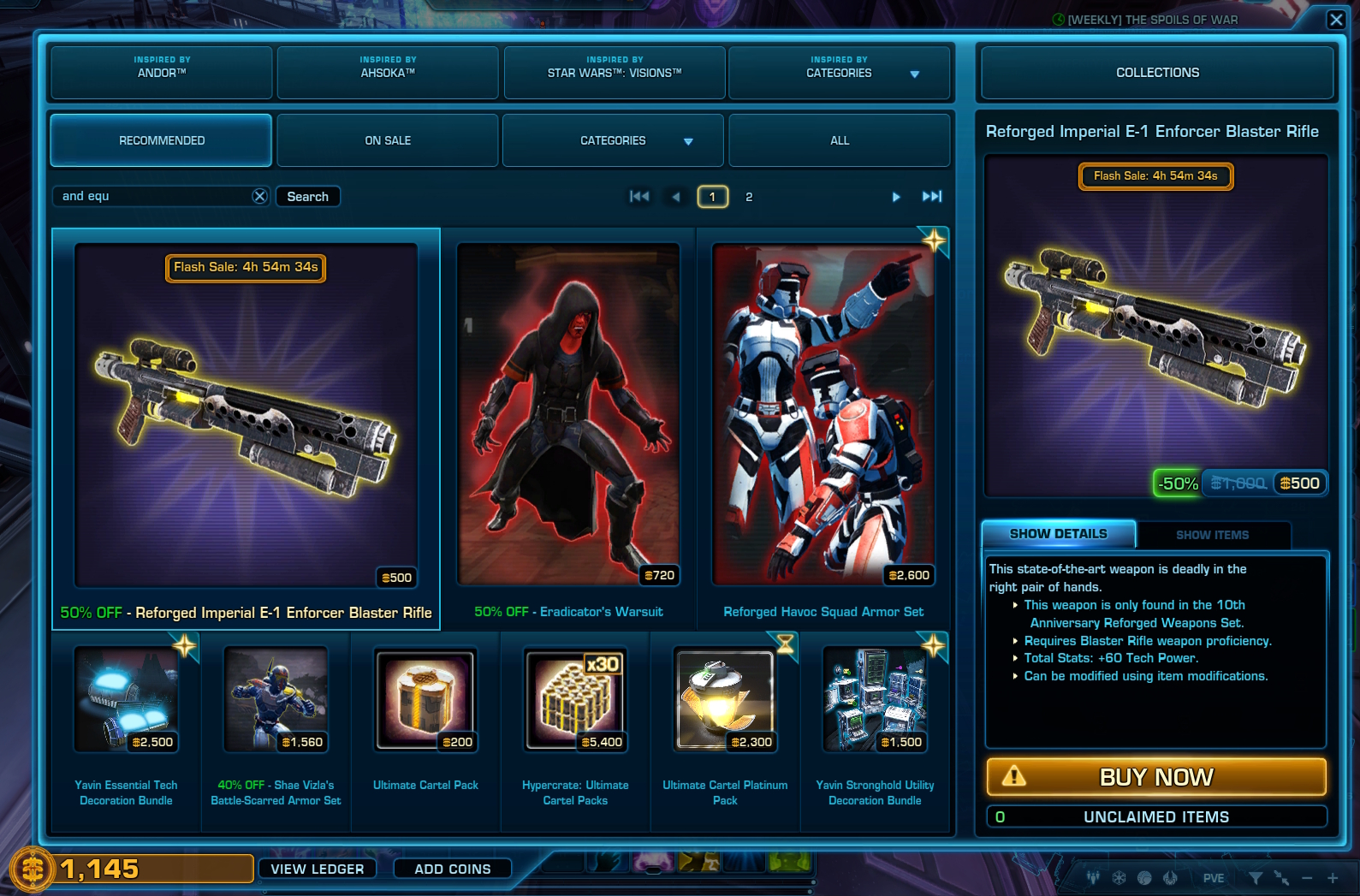The image size is (1360, 896).
Task: Increase minimap zoom with the plus control
Action: [1333, 878]
